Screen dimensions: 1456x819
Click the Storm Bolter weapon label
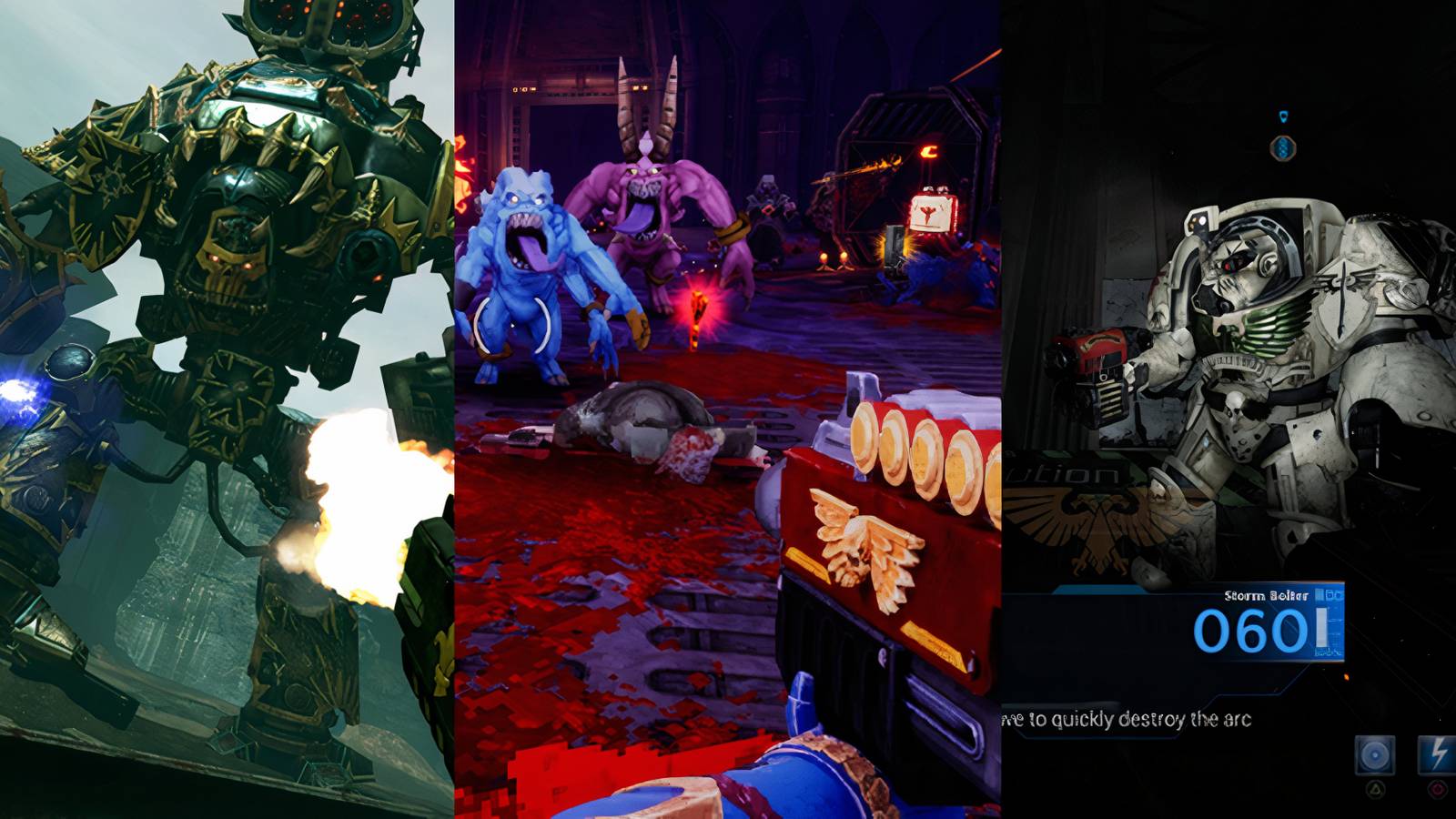point(1266,595)
